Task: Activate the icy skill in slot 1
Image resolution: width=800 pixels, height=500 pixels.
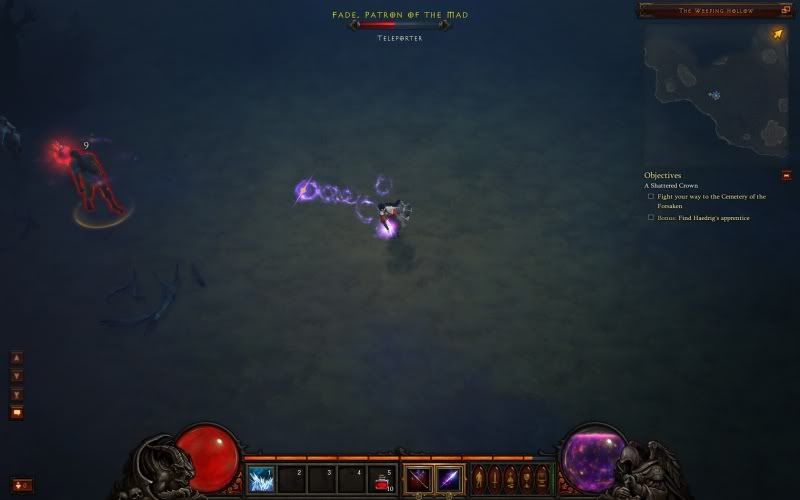Action: [x=262, y=479]
